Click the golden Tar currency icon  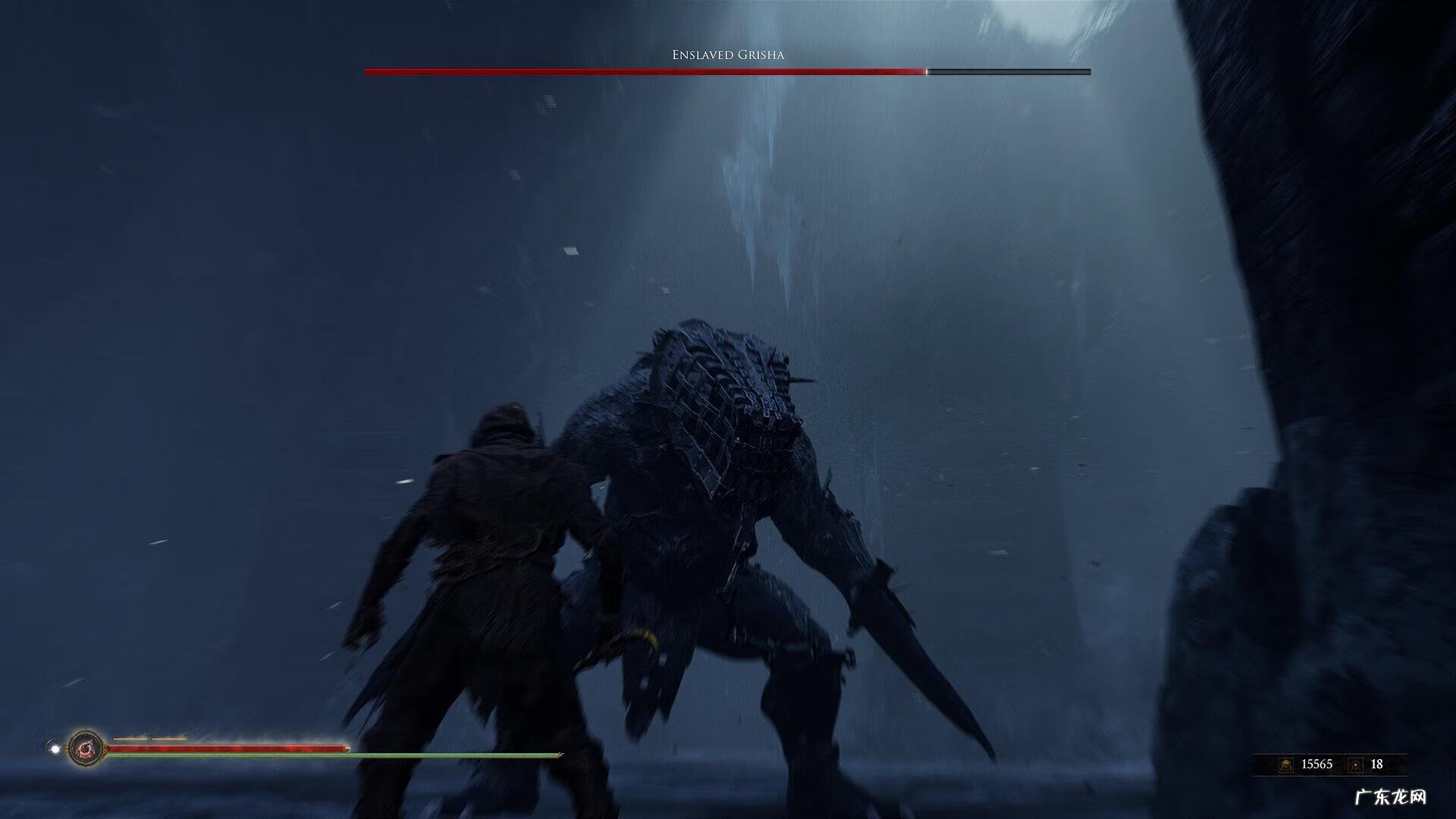1286,764
